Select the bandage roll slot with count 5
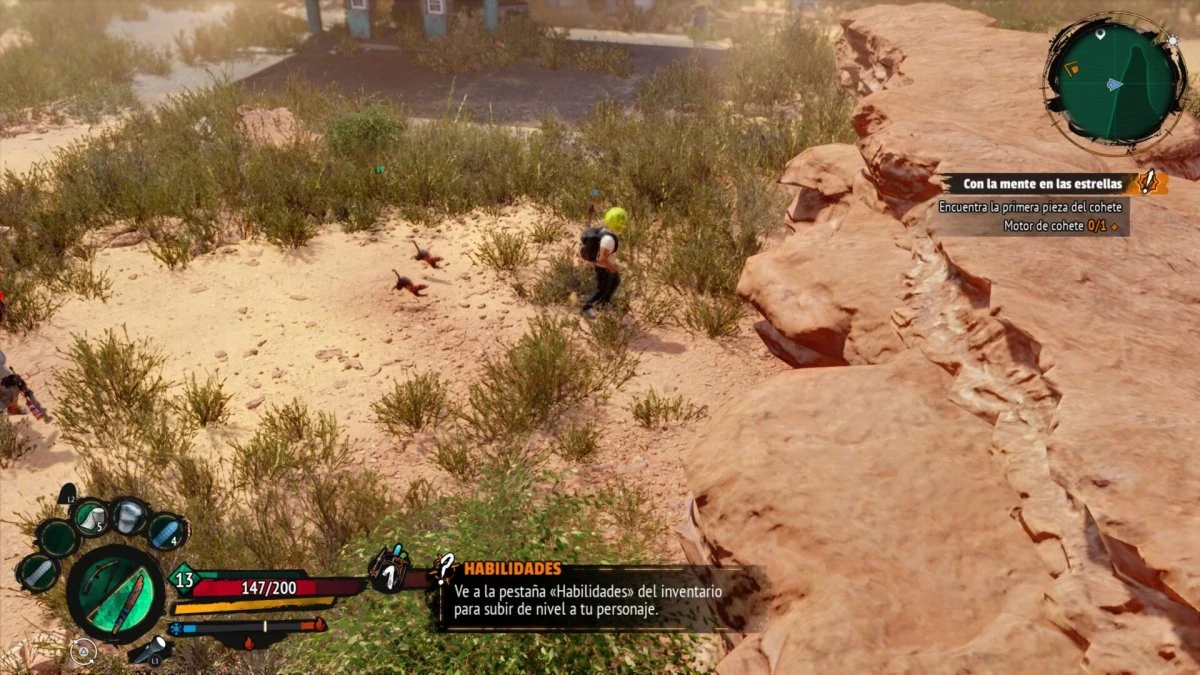 [91, 517]
